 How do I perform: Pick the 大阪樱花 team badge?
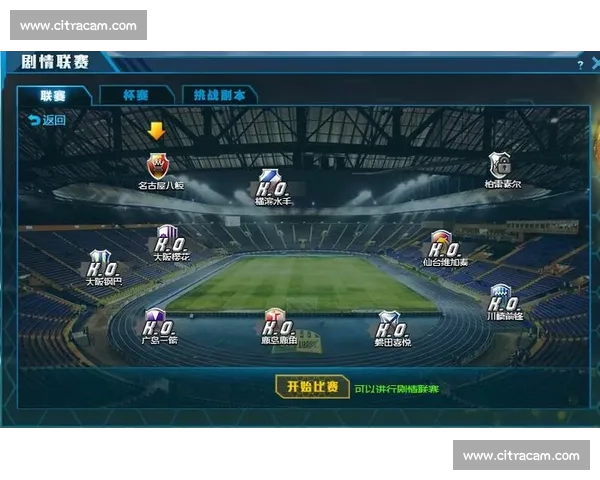point(168,239)
